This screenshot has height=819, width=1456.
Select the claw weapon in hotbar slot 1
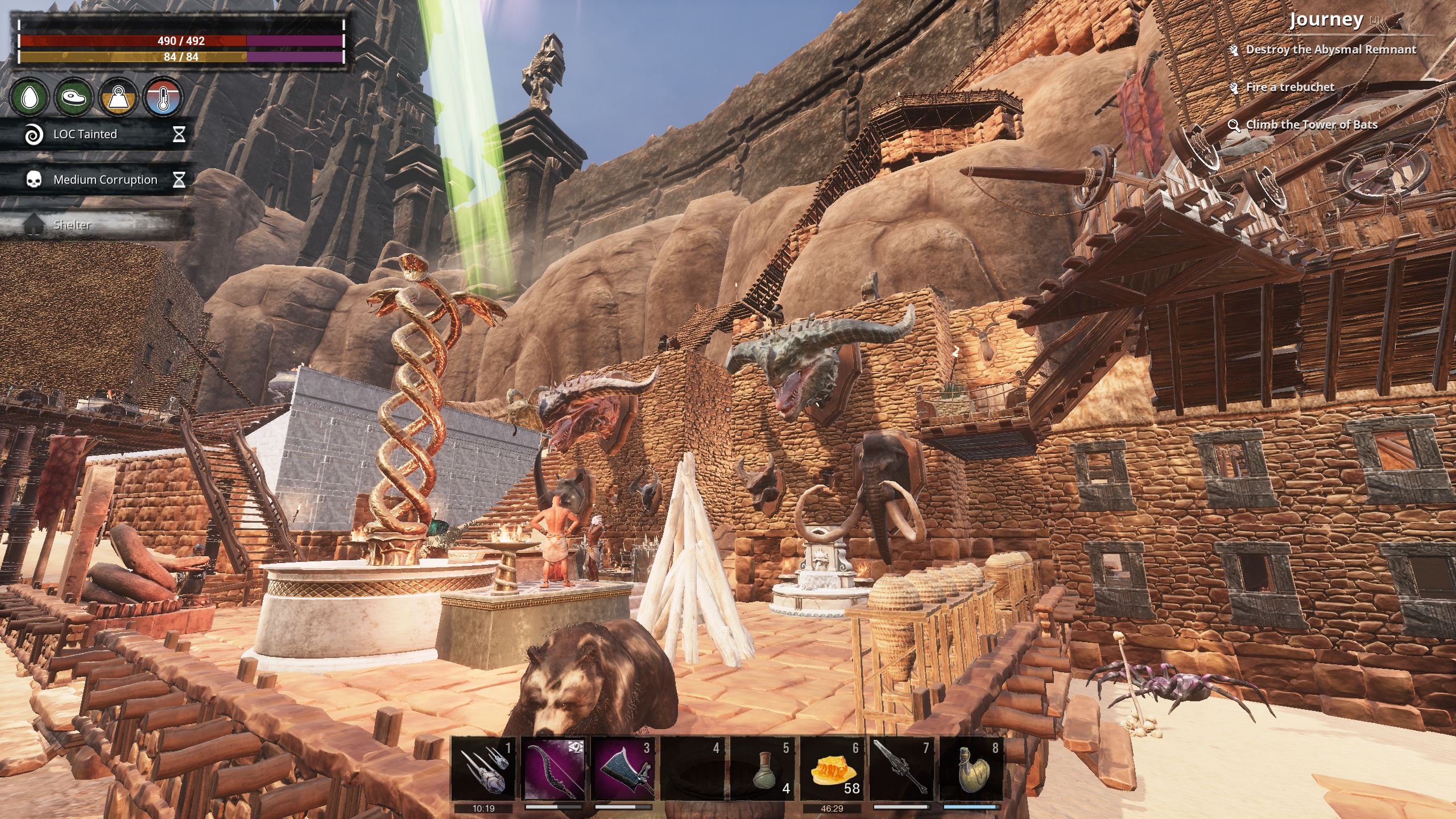(x=484, y=769)
